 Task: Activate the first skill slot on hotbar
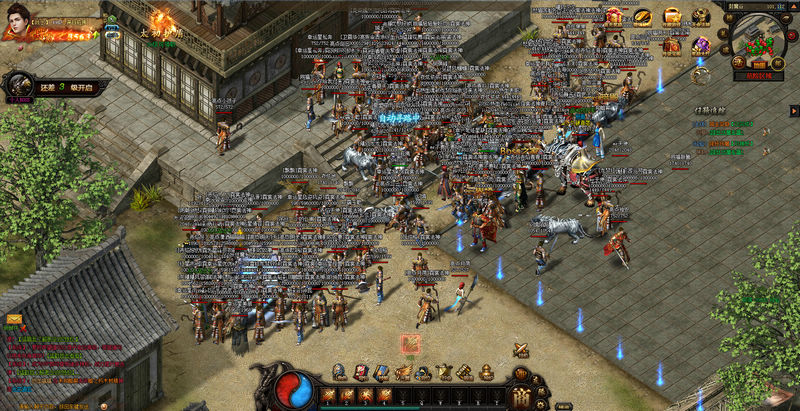[x=328, y=395]
